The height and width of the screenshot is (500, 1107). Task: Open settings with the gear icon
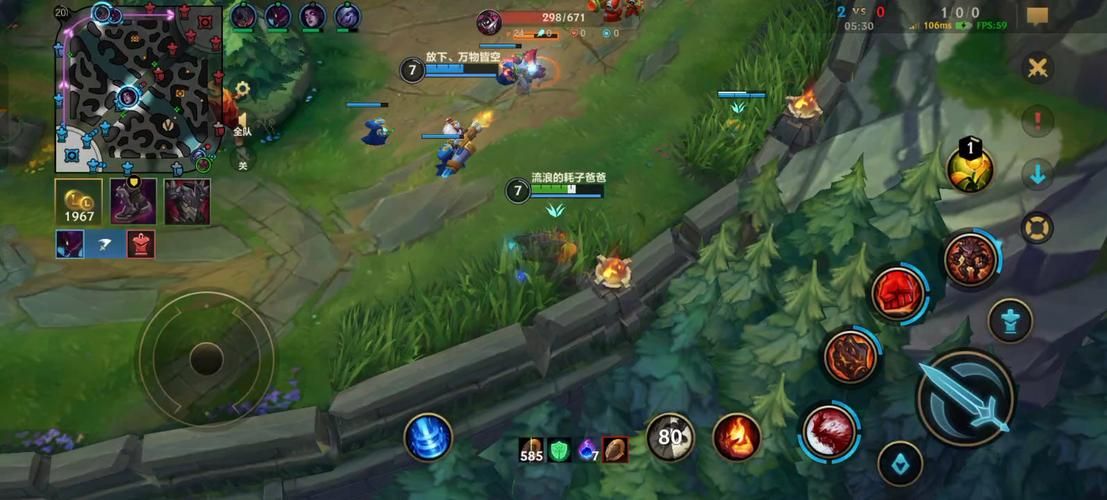click(x=241, y=89)
